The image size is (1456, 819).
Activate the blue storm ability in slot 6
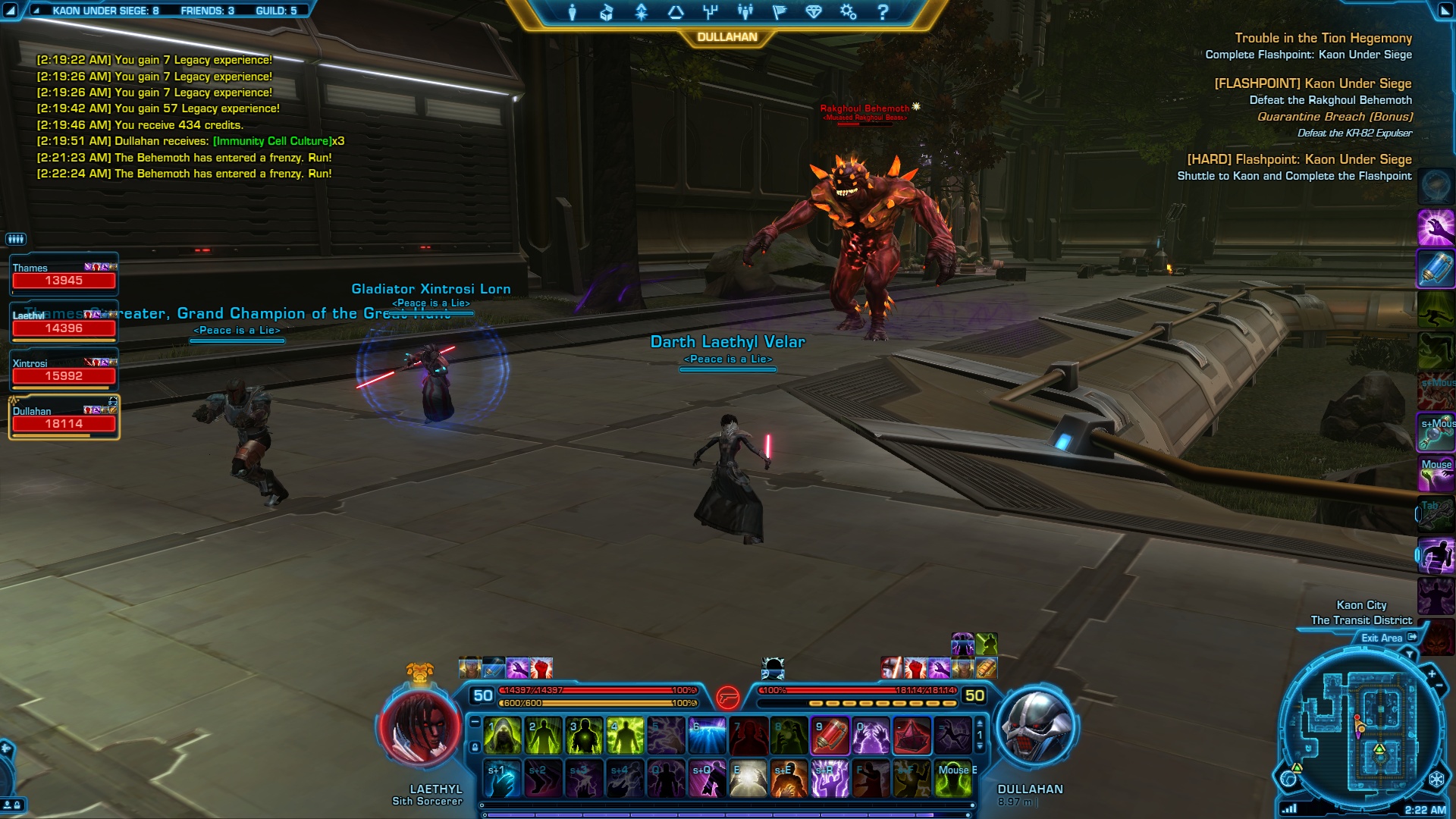(x=707, y=736)
